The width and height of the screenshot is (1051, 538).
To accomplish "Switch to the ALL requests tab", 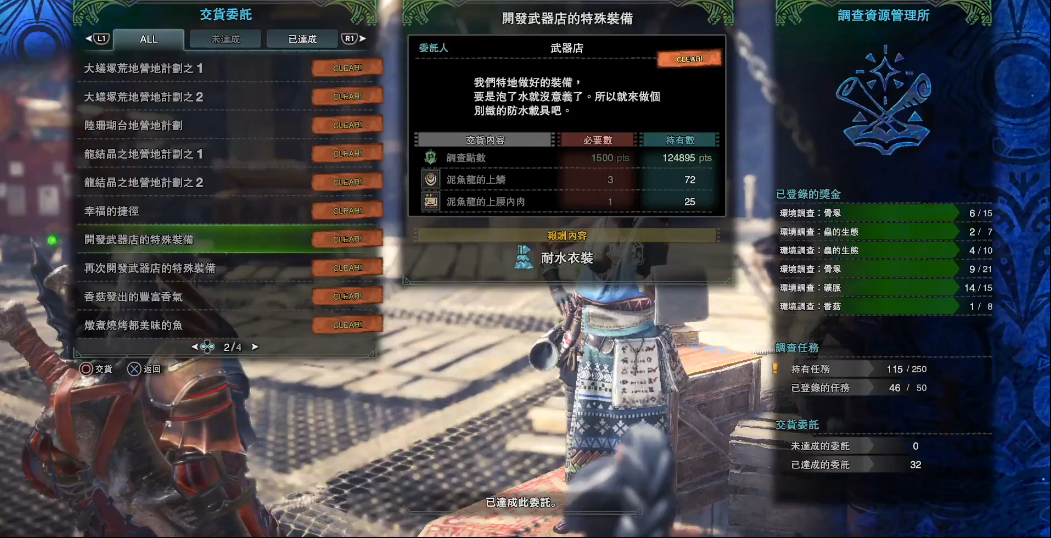I will pyautogui.click(x=148, y=39).
